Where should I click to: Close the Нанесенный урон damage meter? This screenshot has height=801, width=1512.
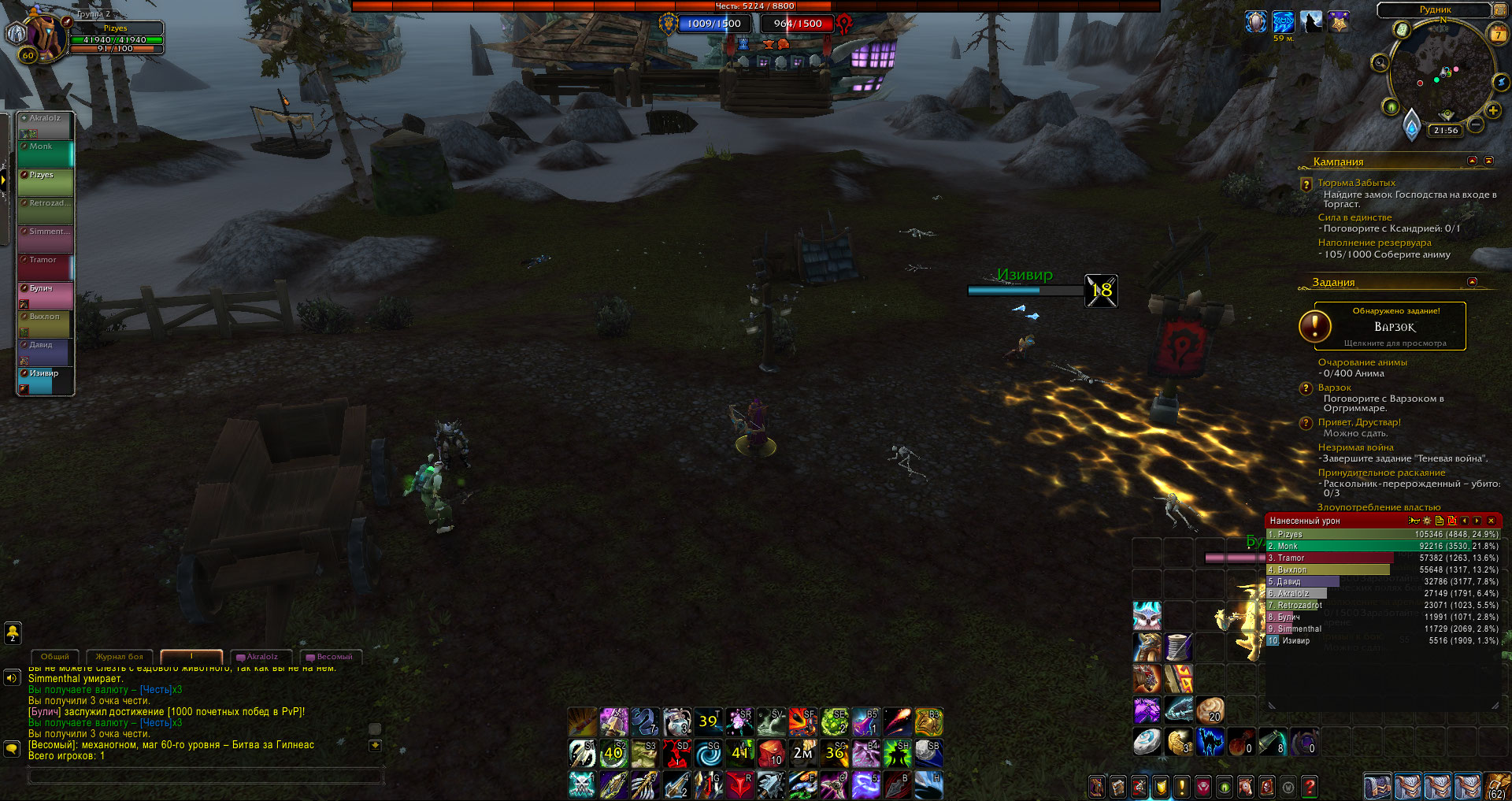click(x=1491, y=521)
